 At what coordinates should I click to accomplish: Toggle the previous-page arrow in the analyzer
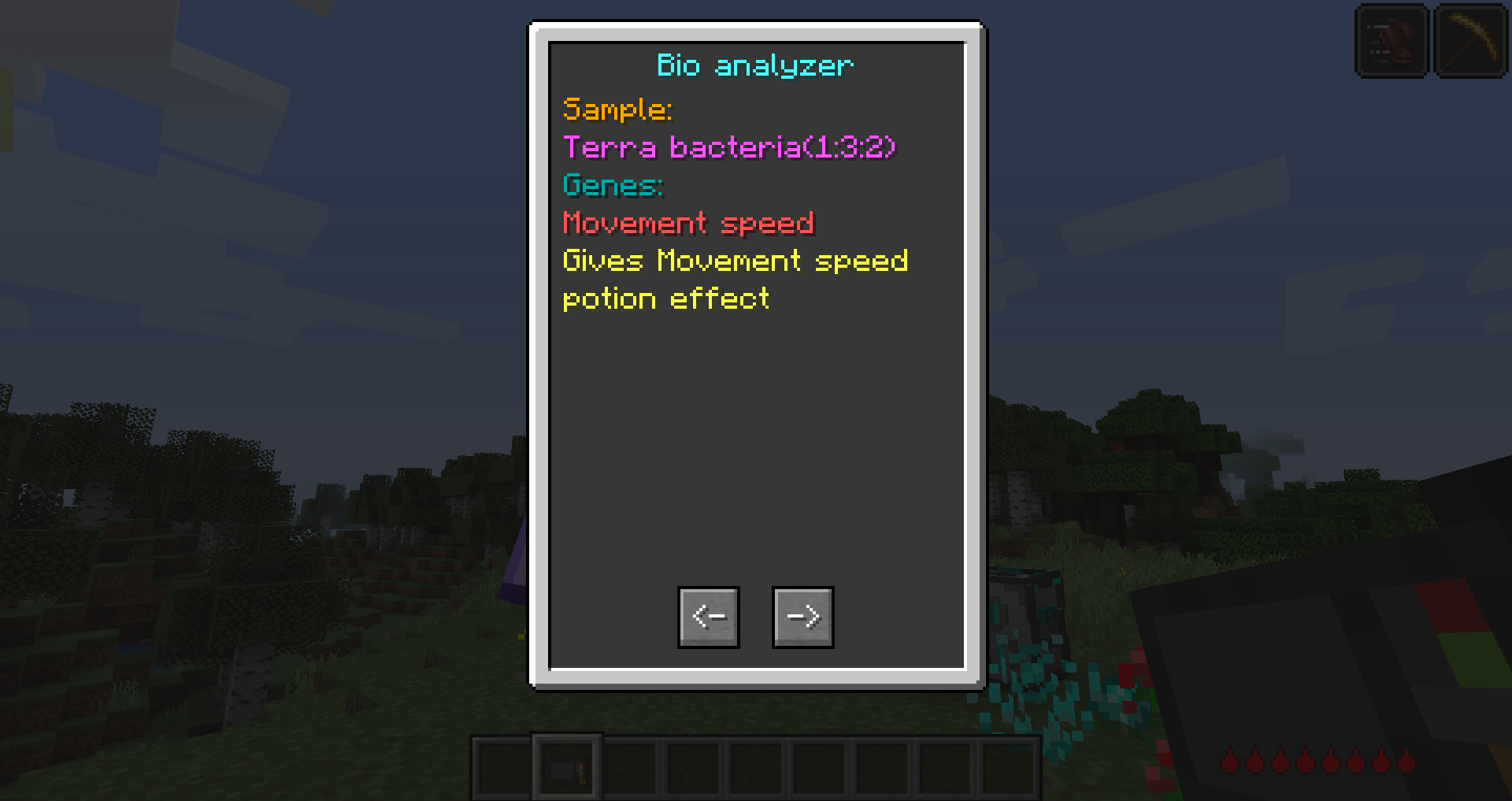708,617
